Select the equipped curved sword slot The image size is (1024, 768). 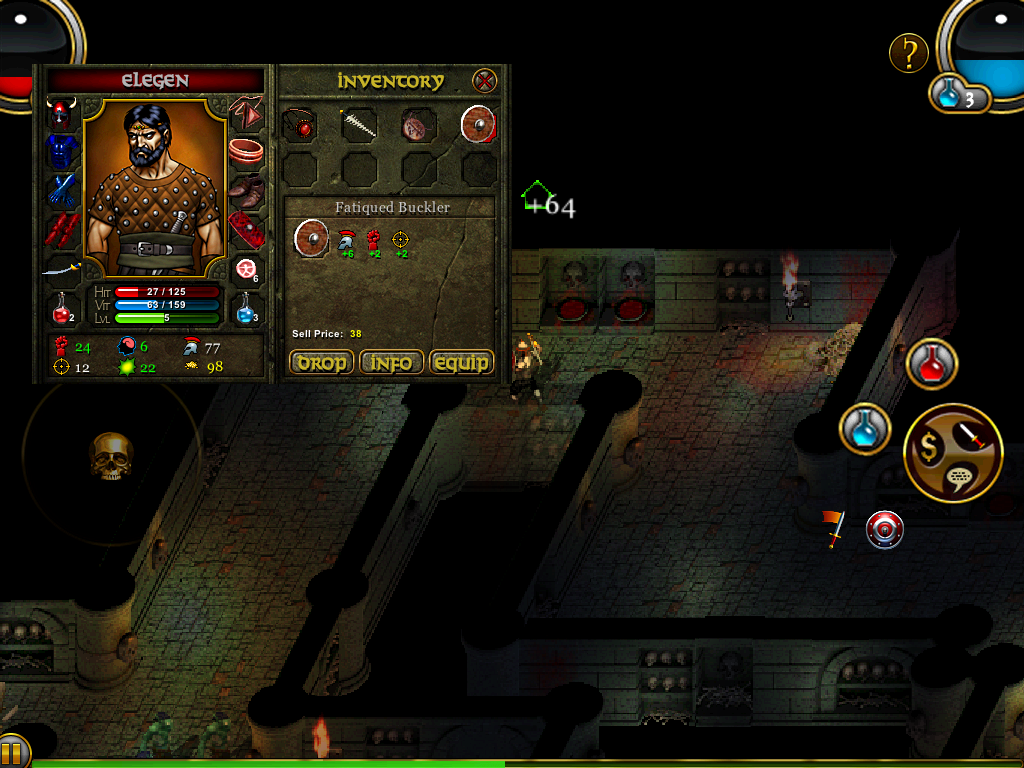coord(62,268)
